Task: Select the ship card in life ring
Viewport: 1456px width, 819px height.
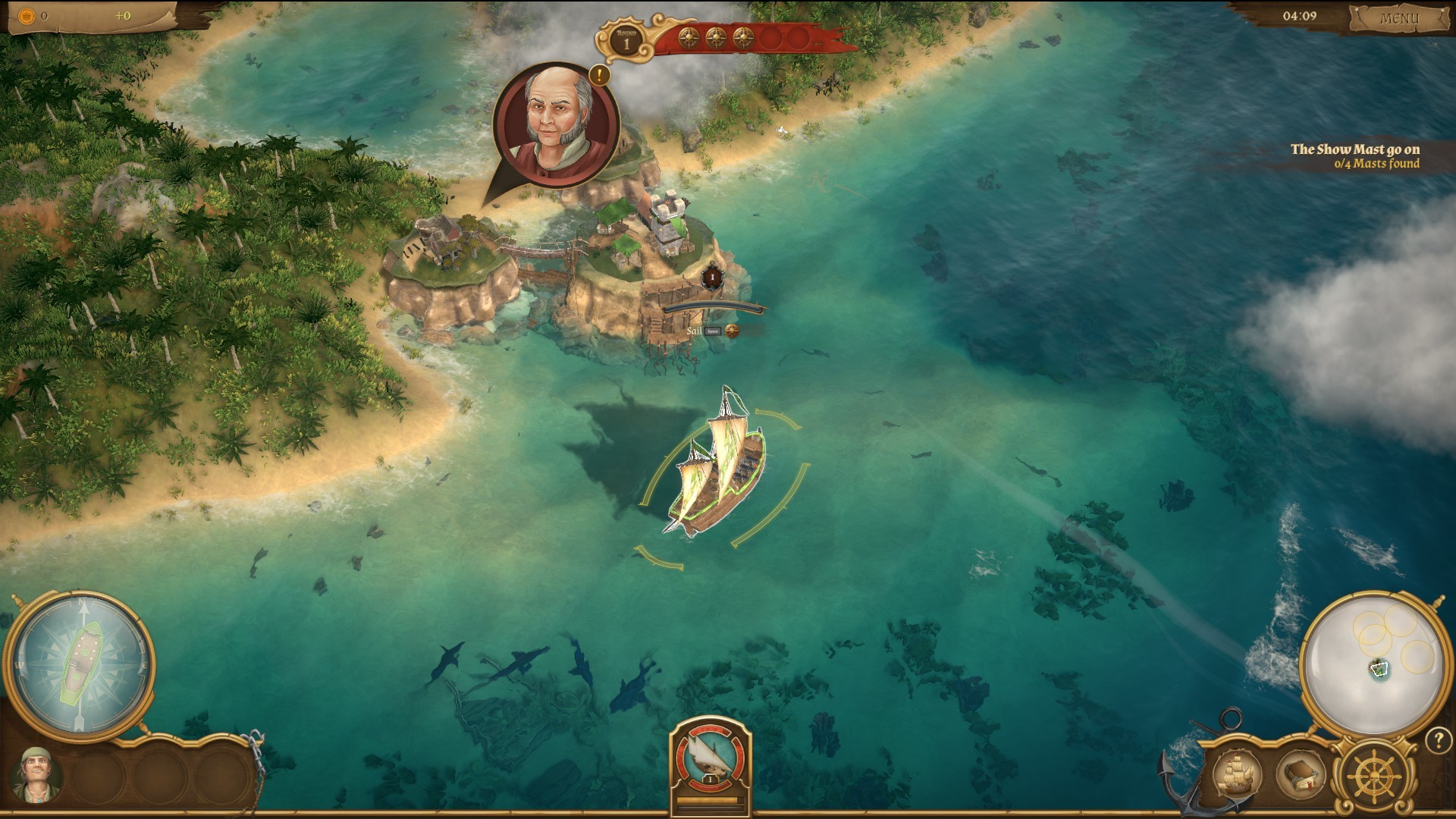Action: tap(710, 755)
